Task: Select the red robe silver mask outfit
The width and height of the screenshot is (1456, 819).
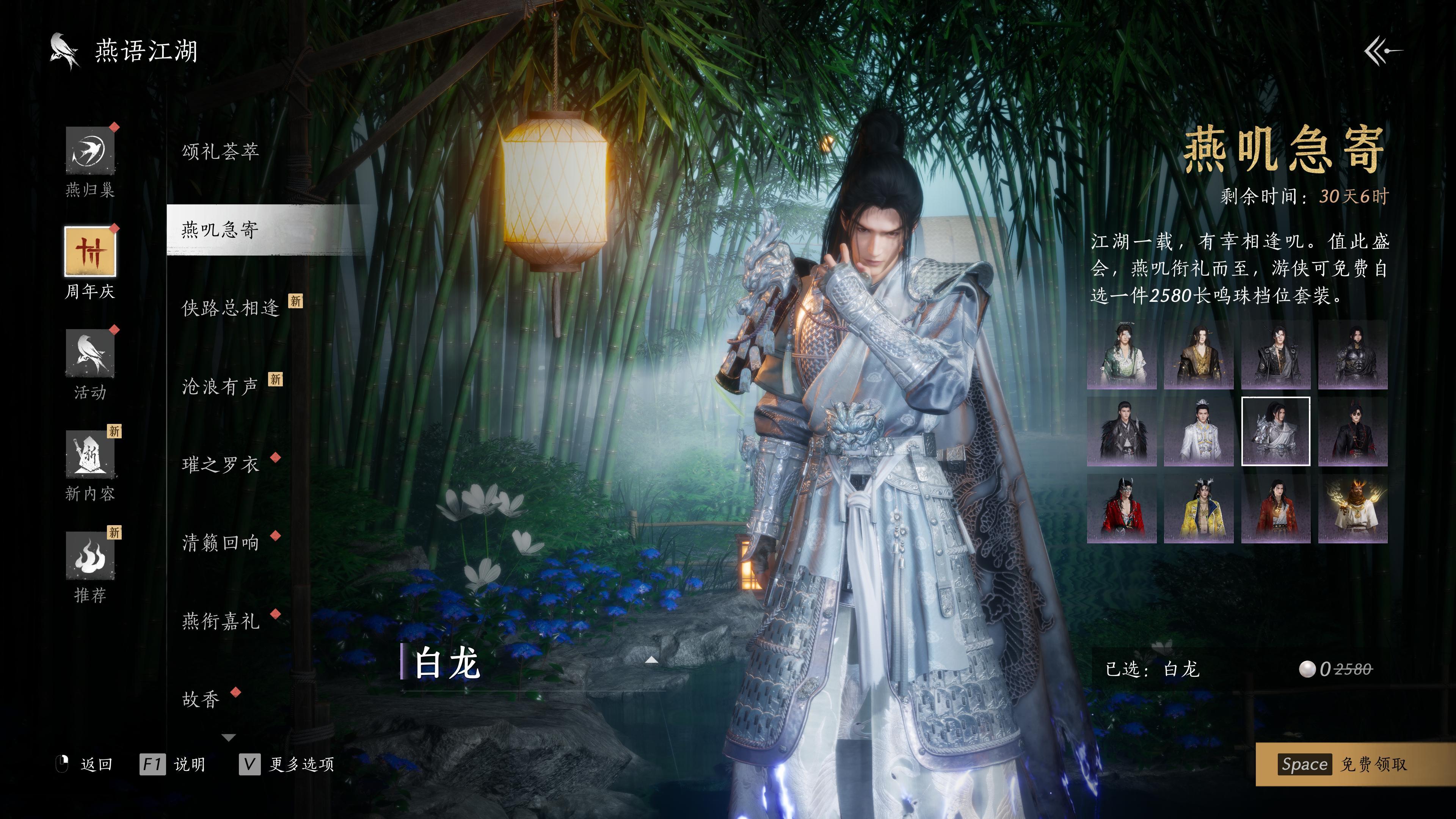Action: click(x=1122, y=509)
